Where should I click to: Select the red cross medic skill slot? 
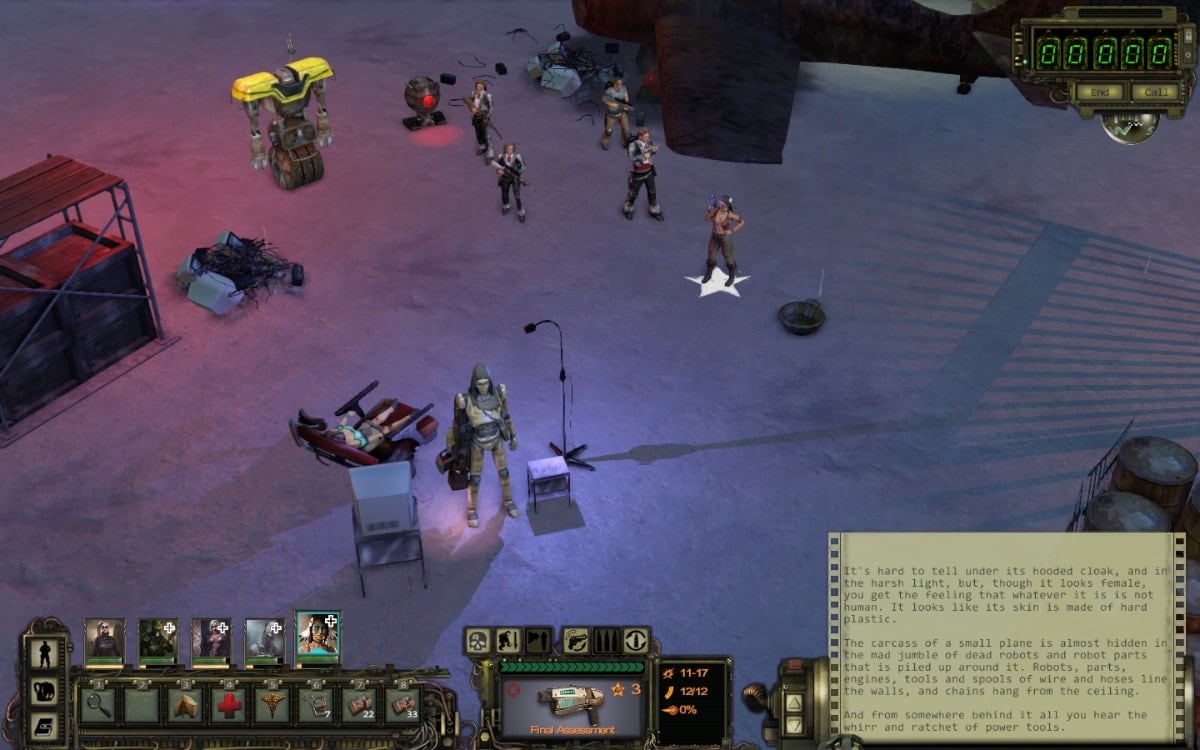coord(229,704)
